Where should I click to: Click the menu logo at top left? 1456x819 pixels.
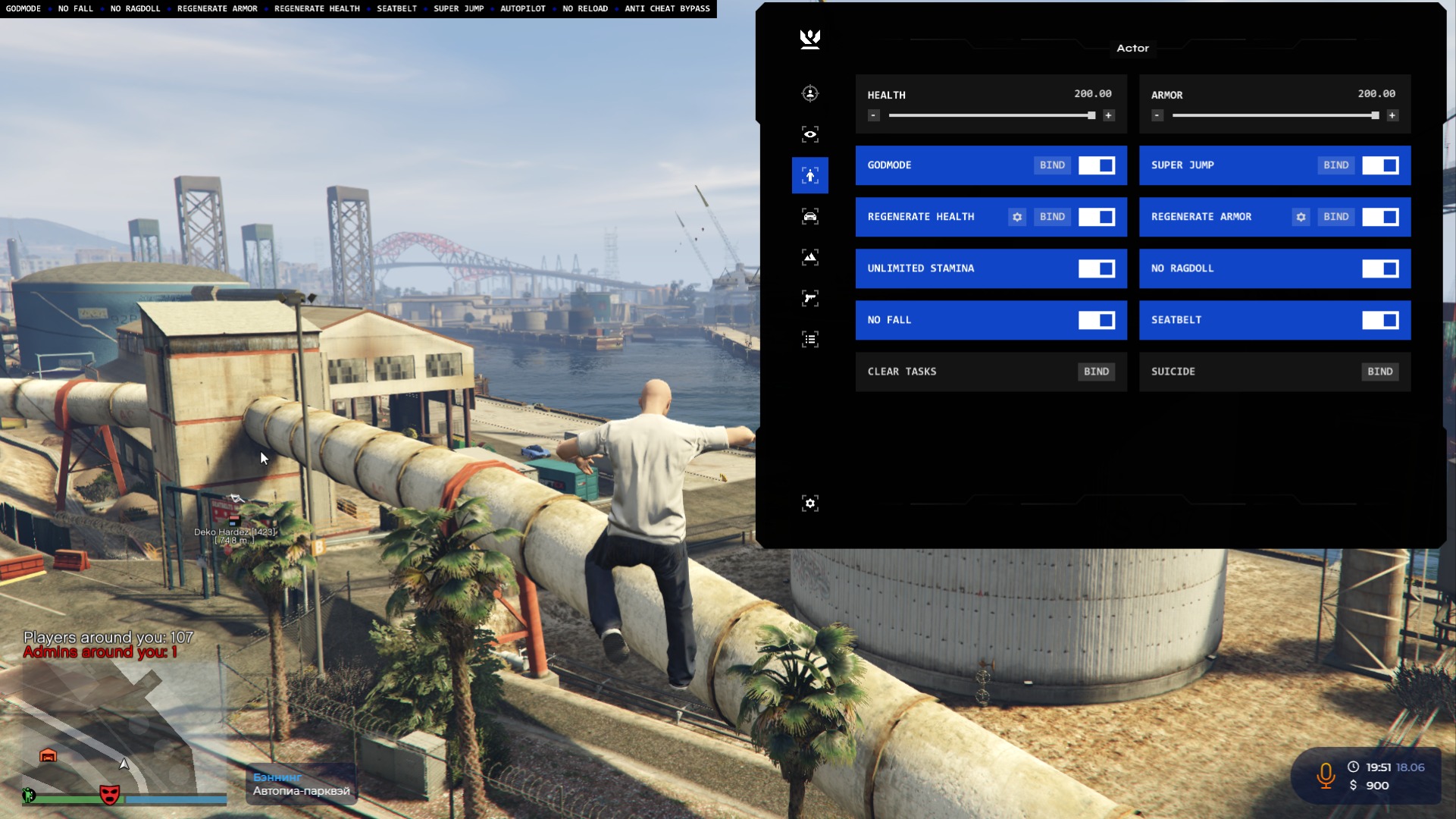pos(809,39)
